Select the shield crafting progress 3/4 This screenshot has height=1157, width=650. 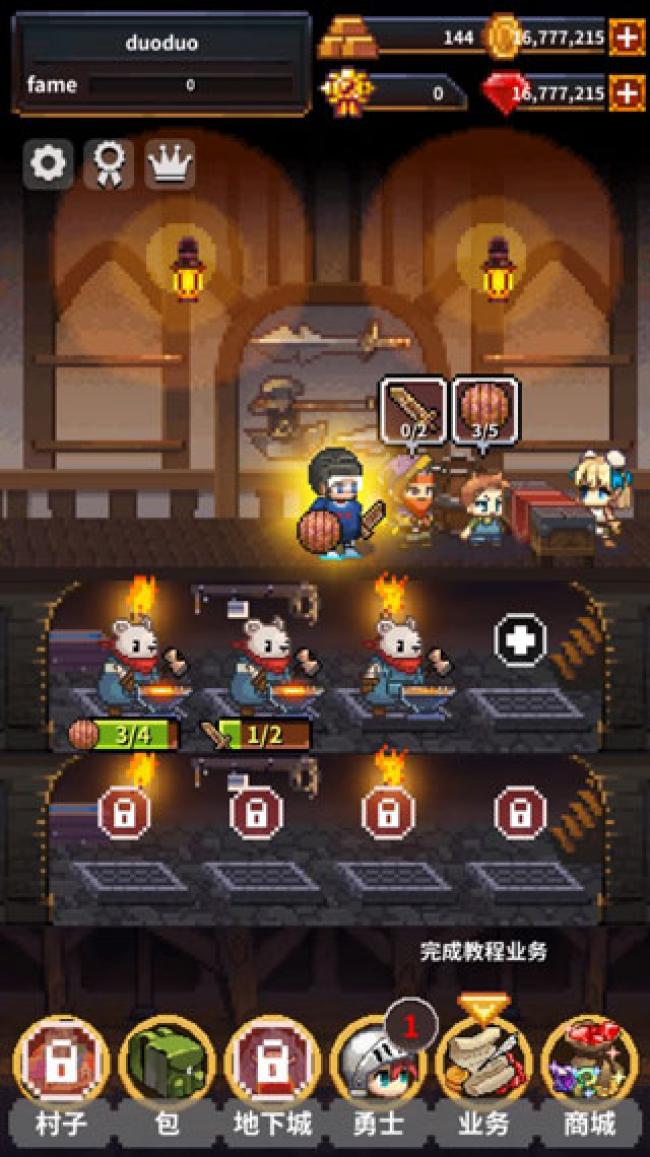124,735
